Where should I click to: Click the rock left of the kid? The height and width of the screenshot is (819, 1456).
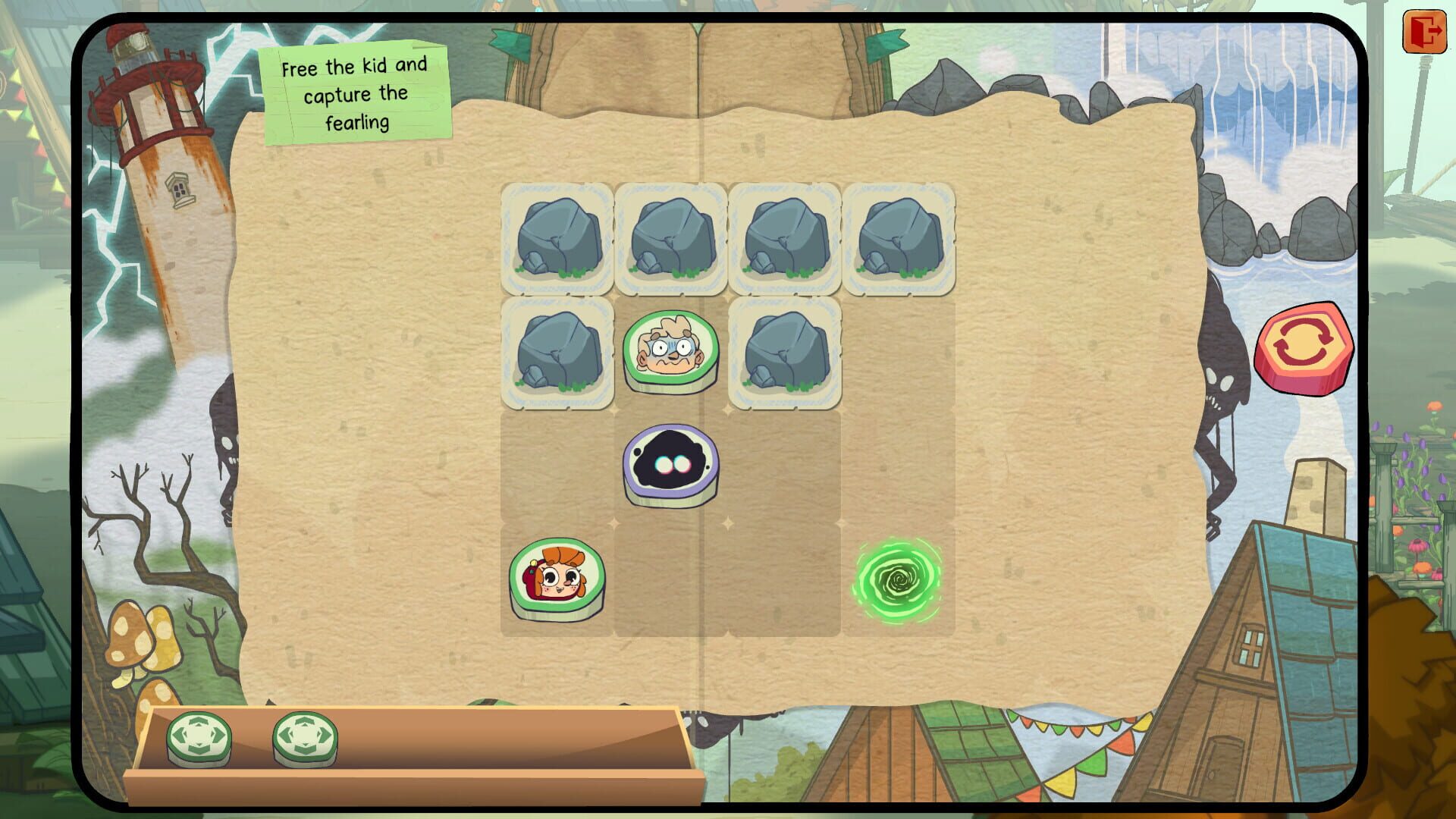pos(559,351)
